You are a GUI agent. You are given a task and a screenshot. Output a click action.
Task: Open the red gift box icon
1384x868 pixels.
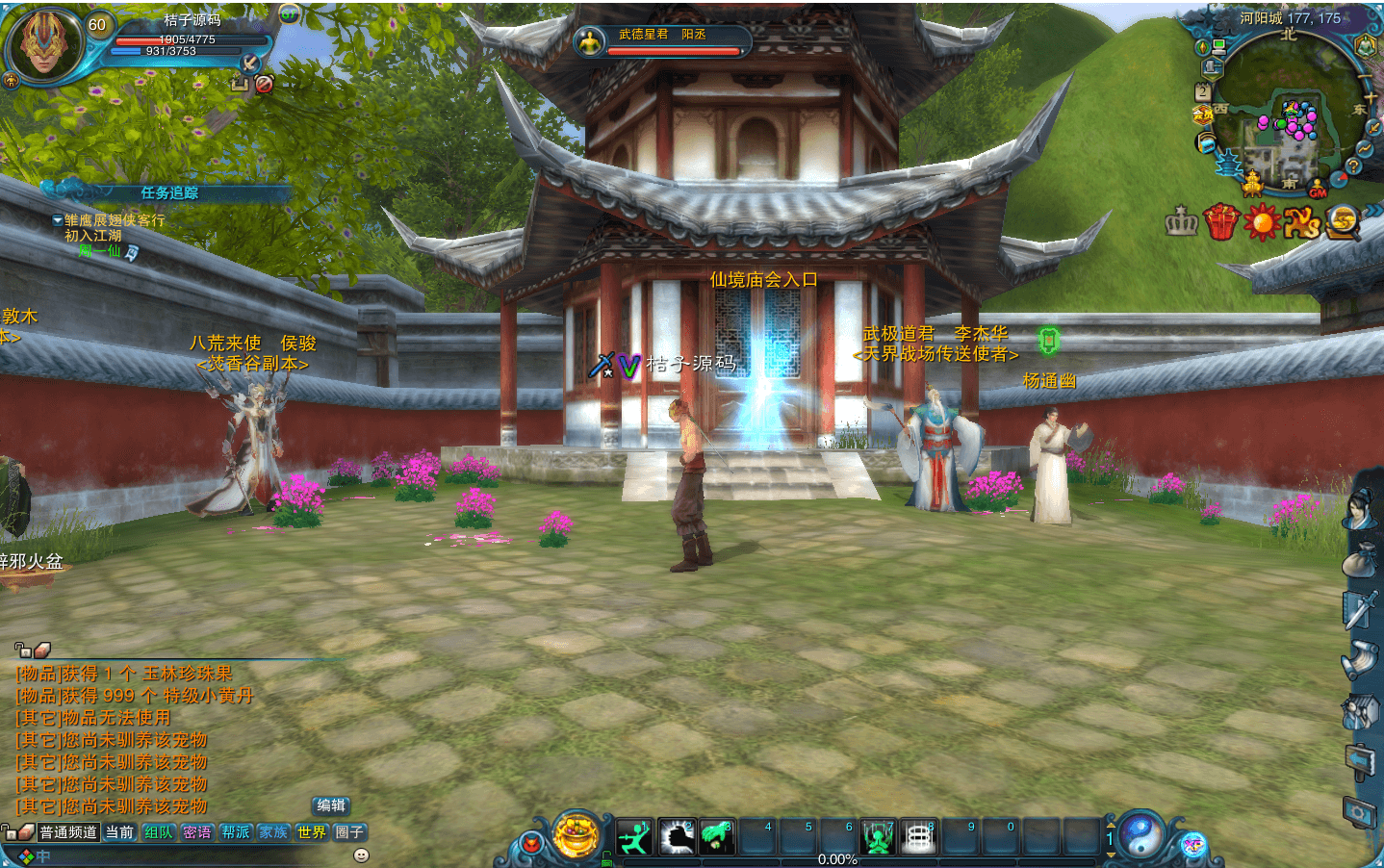(1221, 222)
